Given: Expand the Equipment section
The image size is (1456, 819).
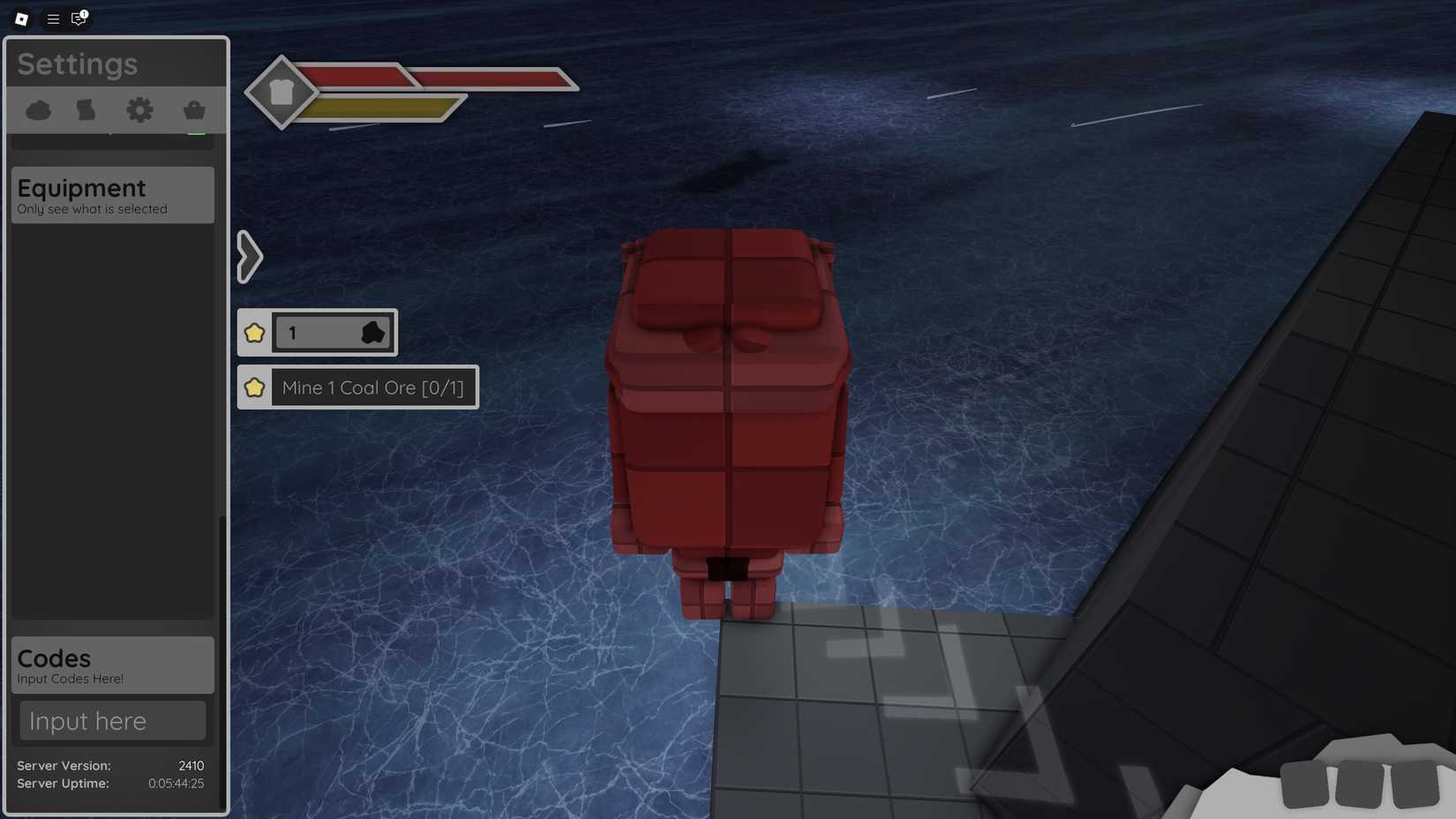Looking at the screenshot, I should click(x=111, y=195).
